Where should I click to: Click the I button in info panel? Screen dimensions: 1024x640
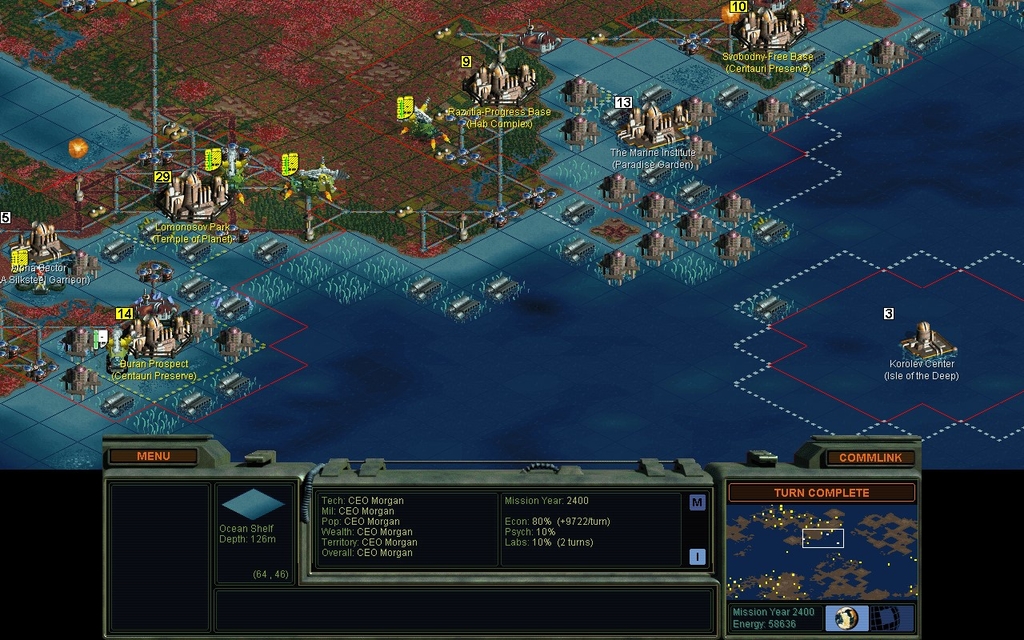[x=697, y=556]
